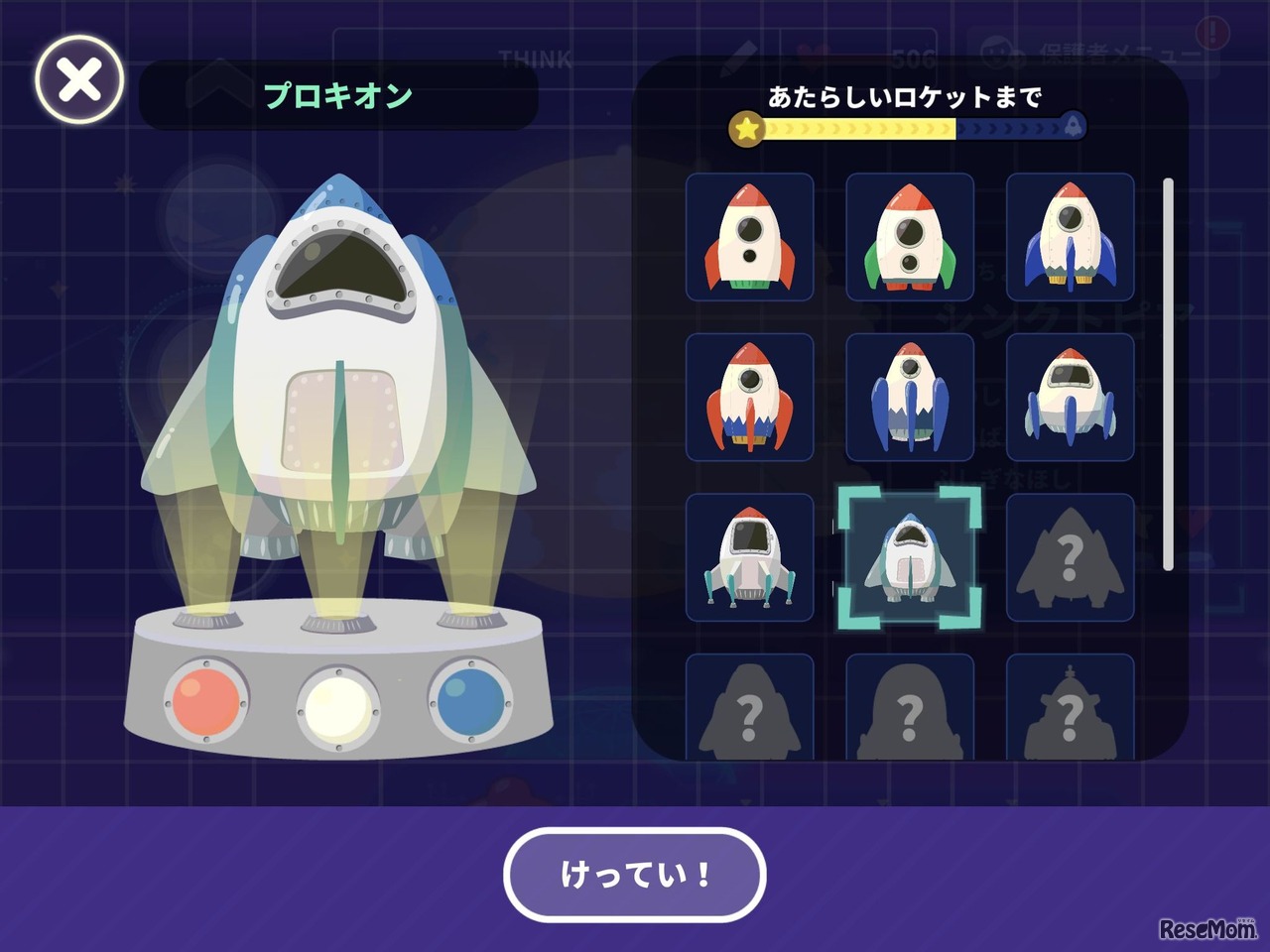1270x952 pixels.
Task: Close the rocket selection screen
Action: pos(77,81)
